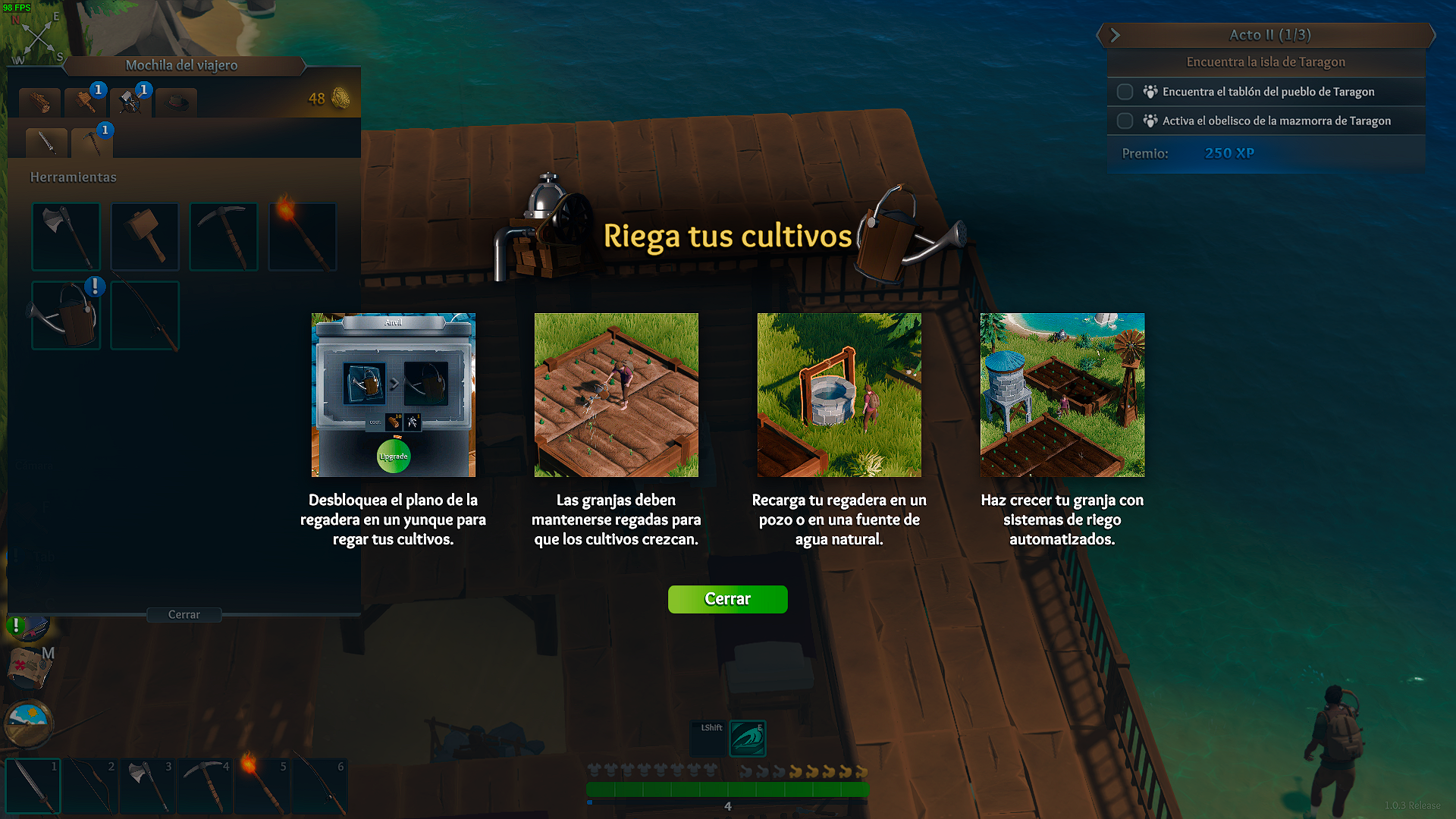
Task: Equip the bow from hotbar slot 2
Action: click(89, 786)
